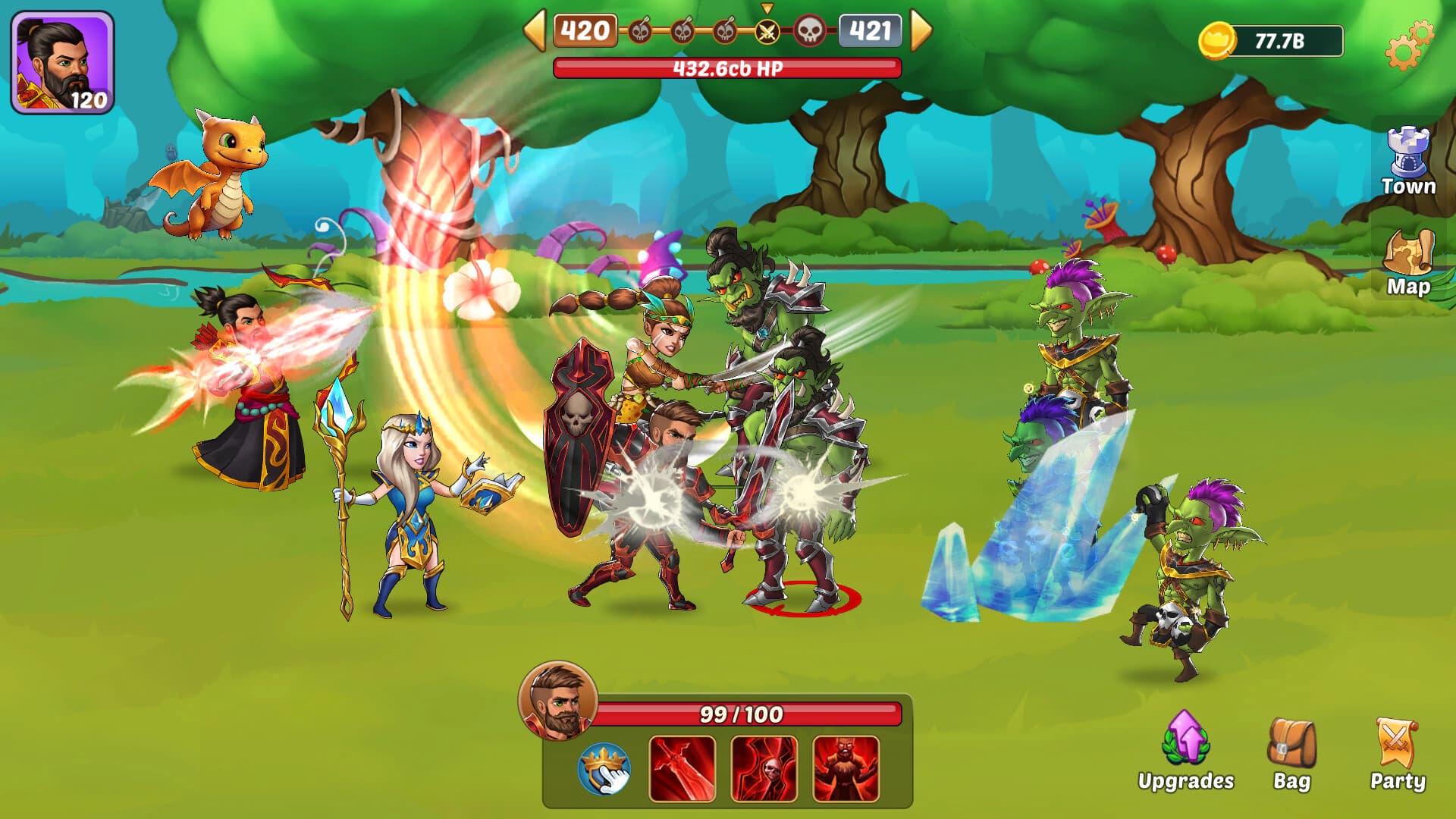Open the Party screen
The width and height of the screenshot is (1456, 819).
pos(1397,755)
